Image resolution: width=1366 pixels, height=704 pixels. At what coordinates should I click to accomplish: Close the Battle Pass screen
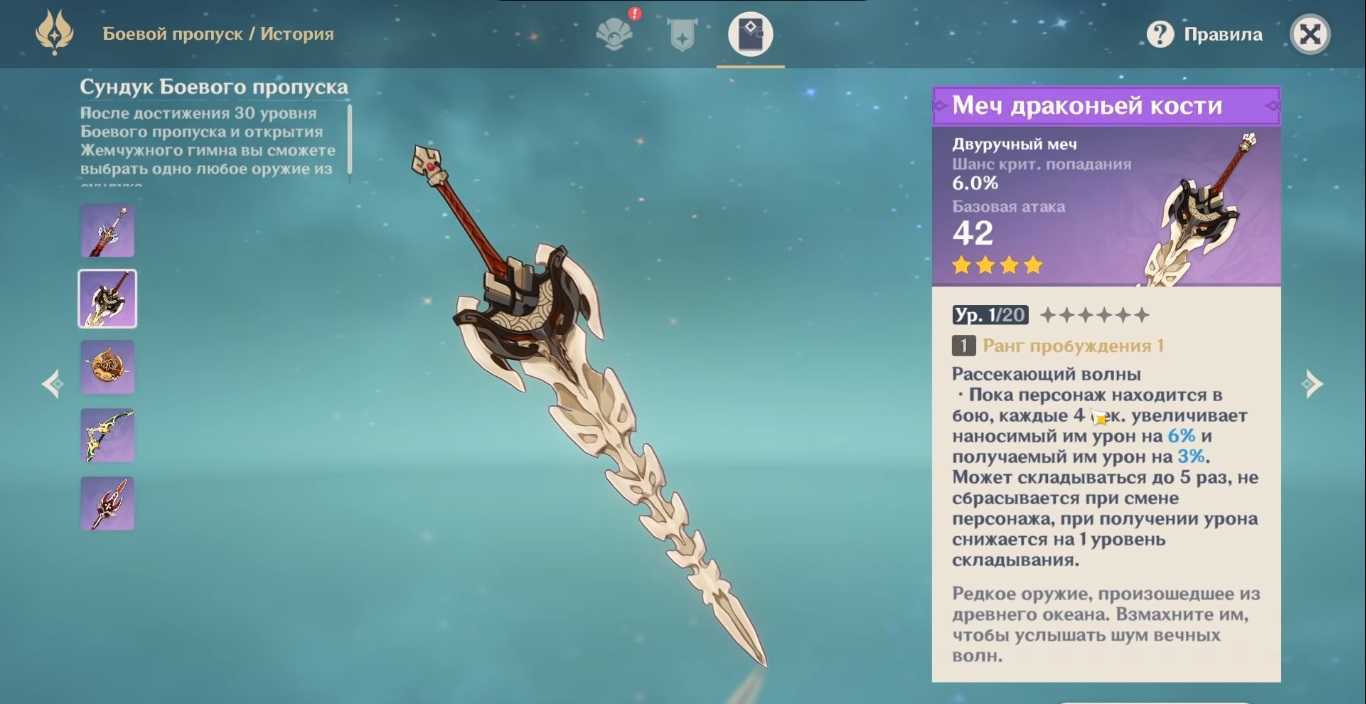point(1310,35)
